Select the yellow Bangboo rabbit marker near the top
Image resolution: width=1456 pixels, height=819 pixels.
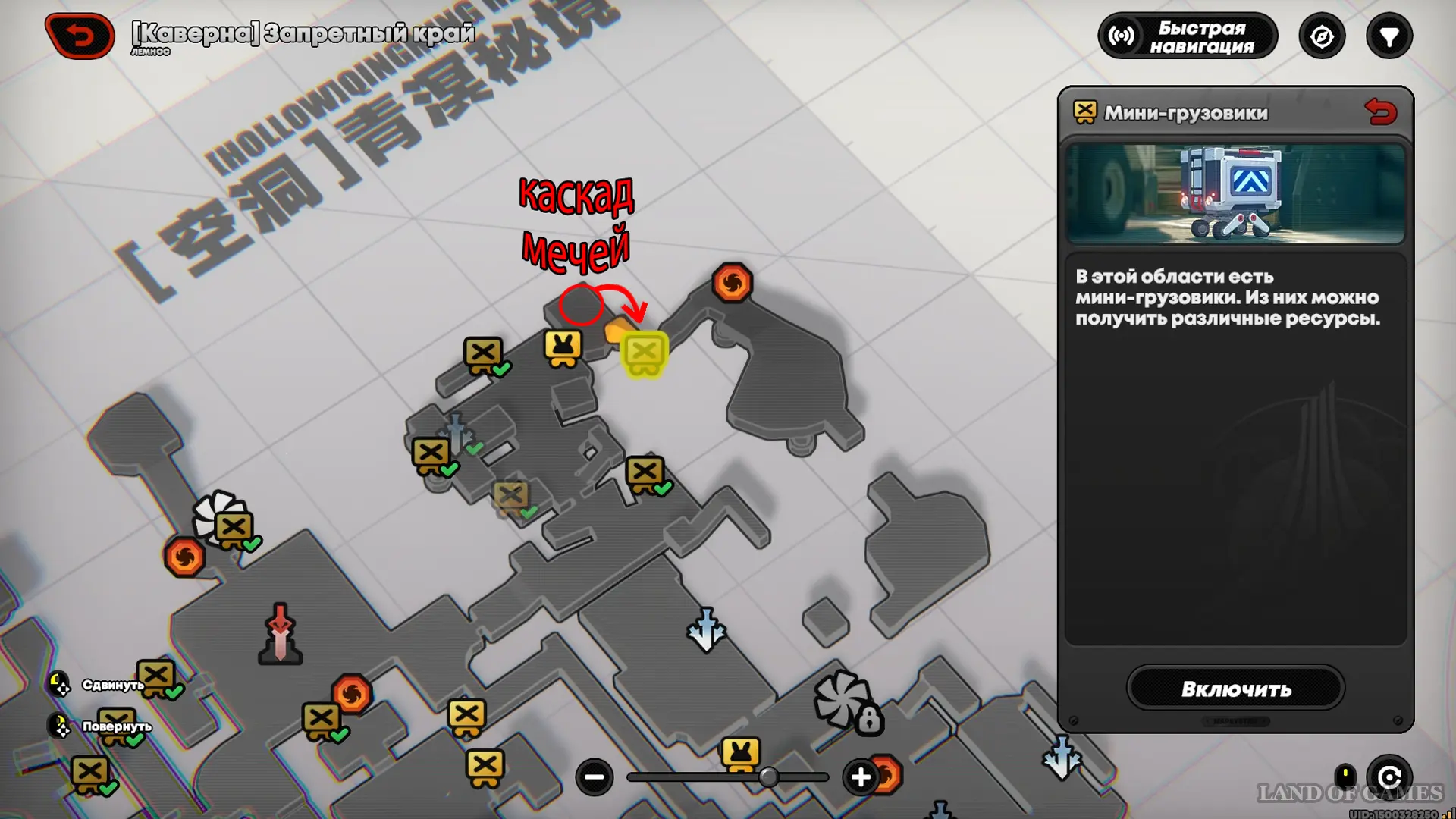tap(563, 348)
